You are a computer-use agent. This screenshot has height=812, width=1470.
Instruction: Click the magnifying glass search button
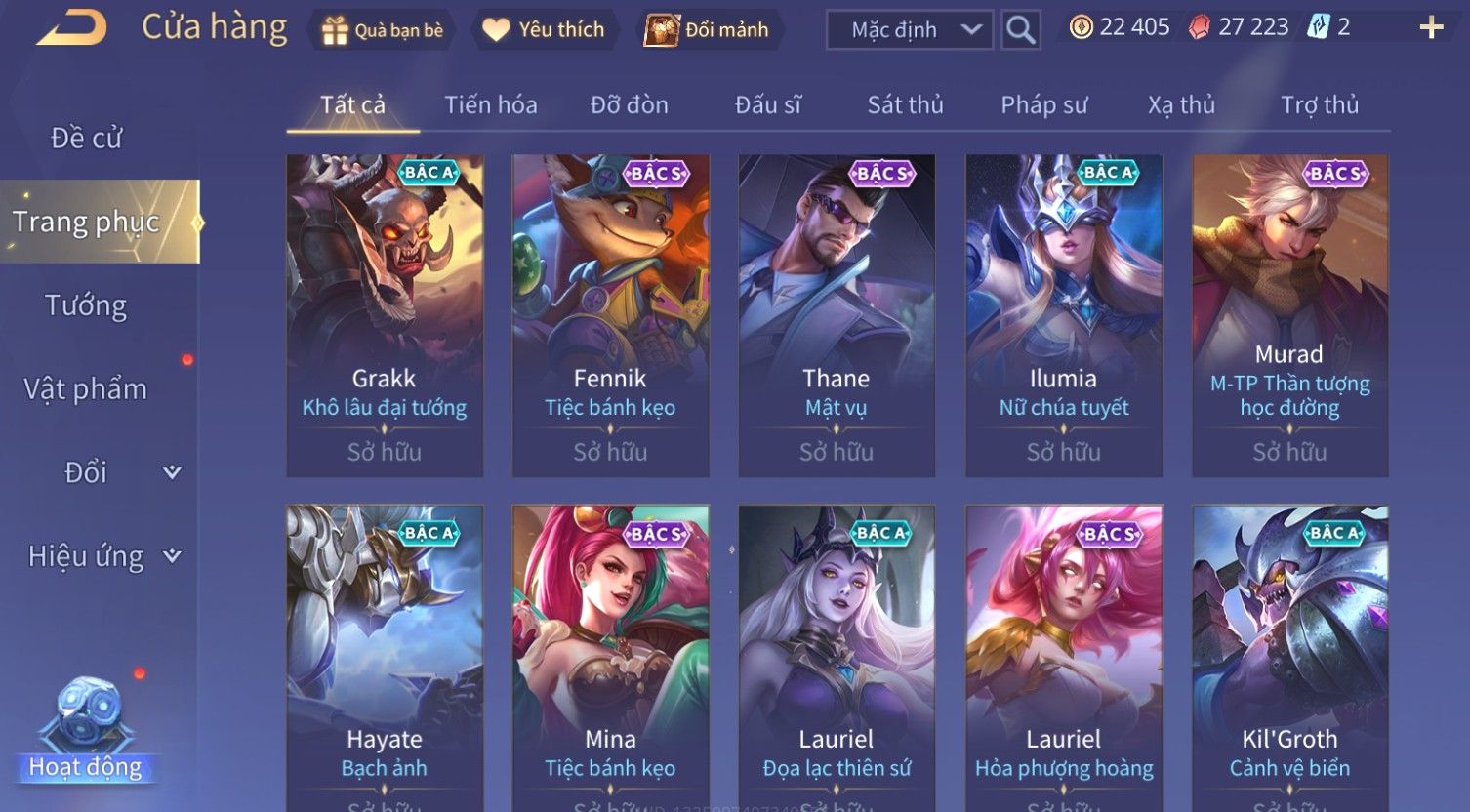(x=1020, y=30)
